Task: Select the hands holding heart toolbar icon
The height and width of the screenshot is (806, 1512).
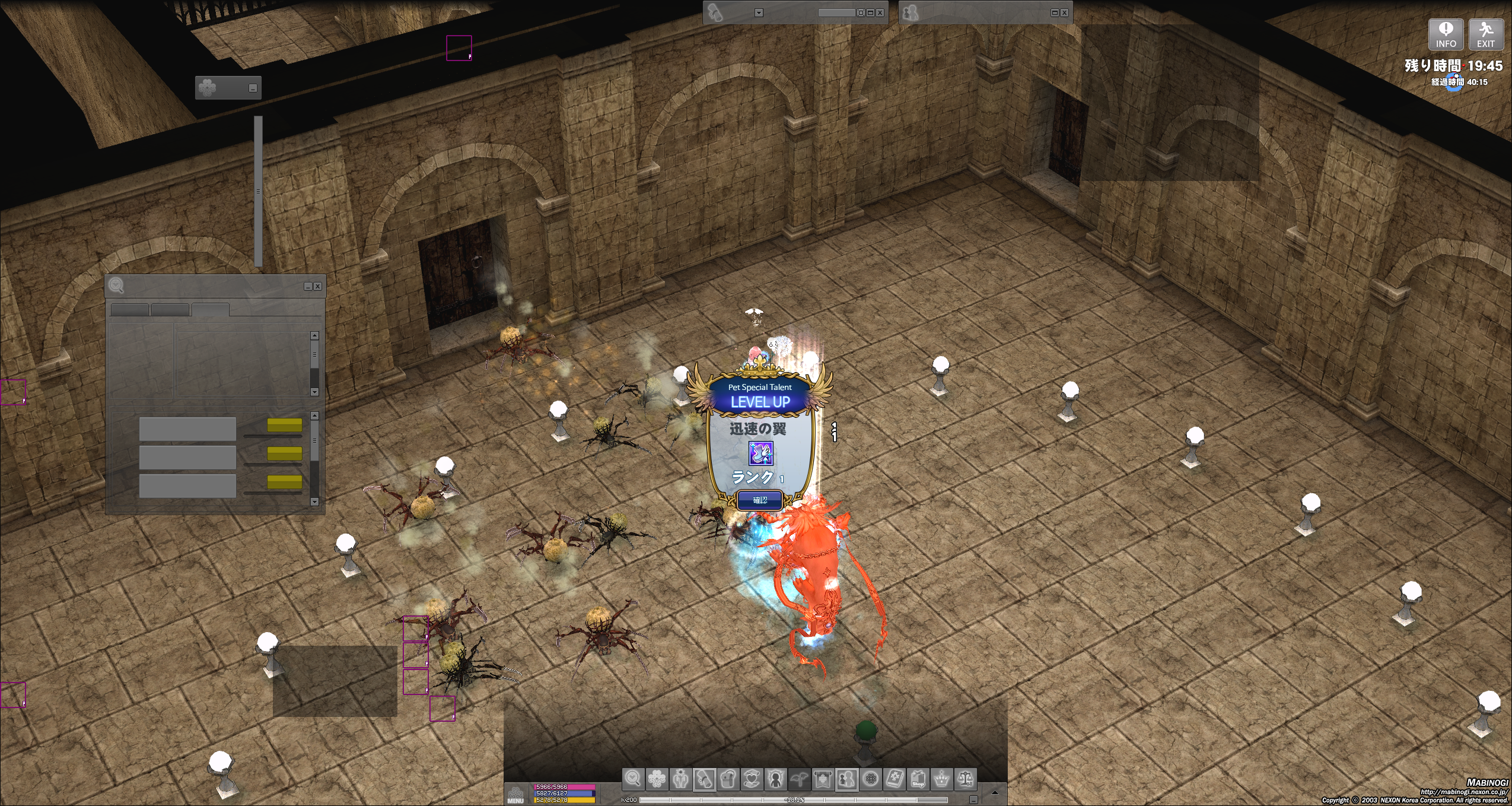Action: (752, 778)
